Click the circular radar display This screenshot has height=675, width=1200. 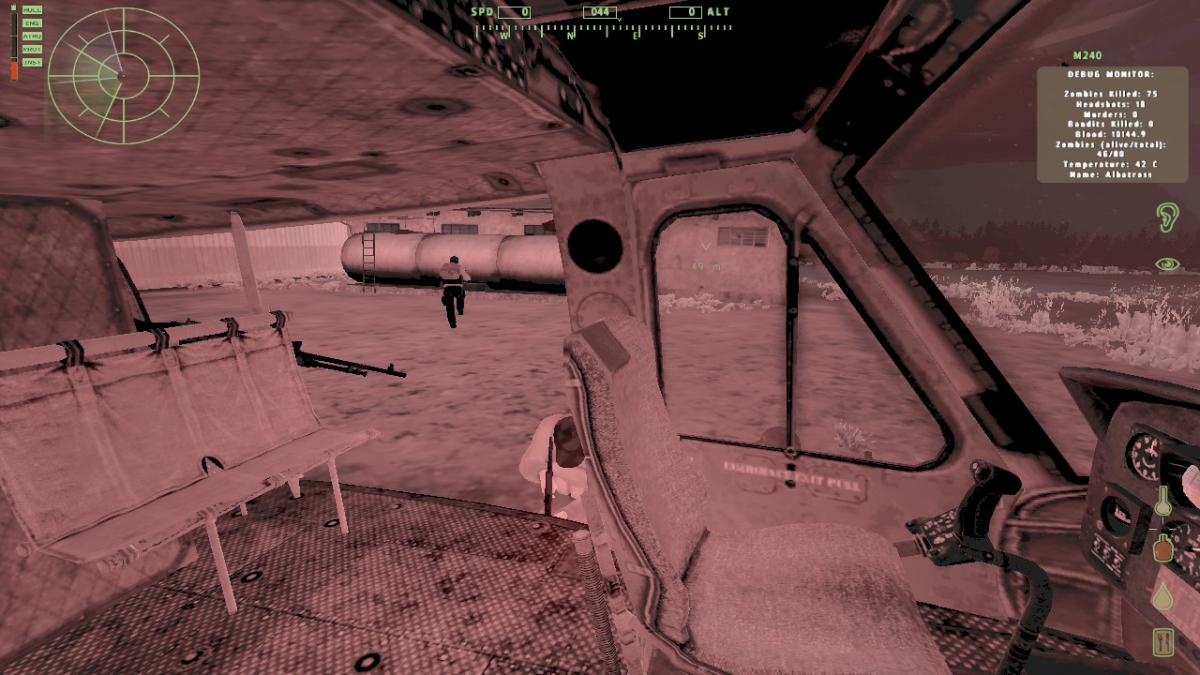pos(124,75)
